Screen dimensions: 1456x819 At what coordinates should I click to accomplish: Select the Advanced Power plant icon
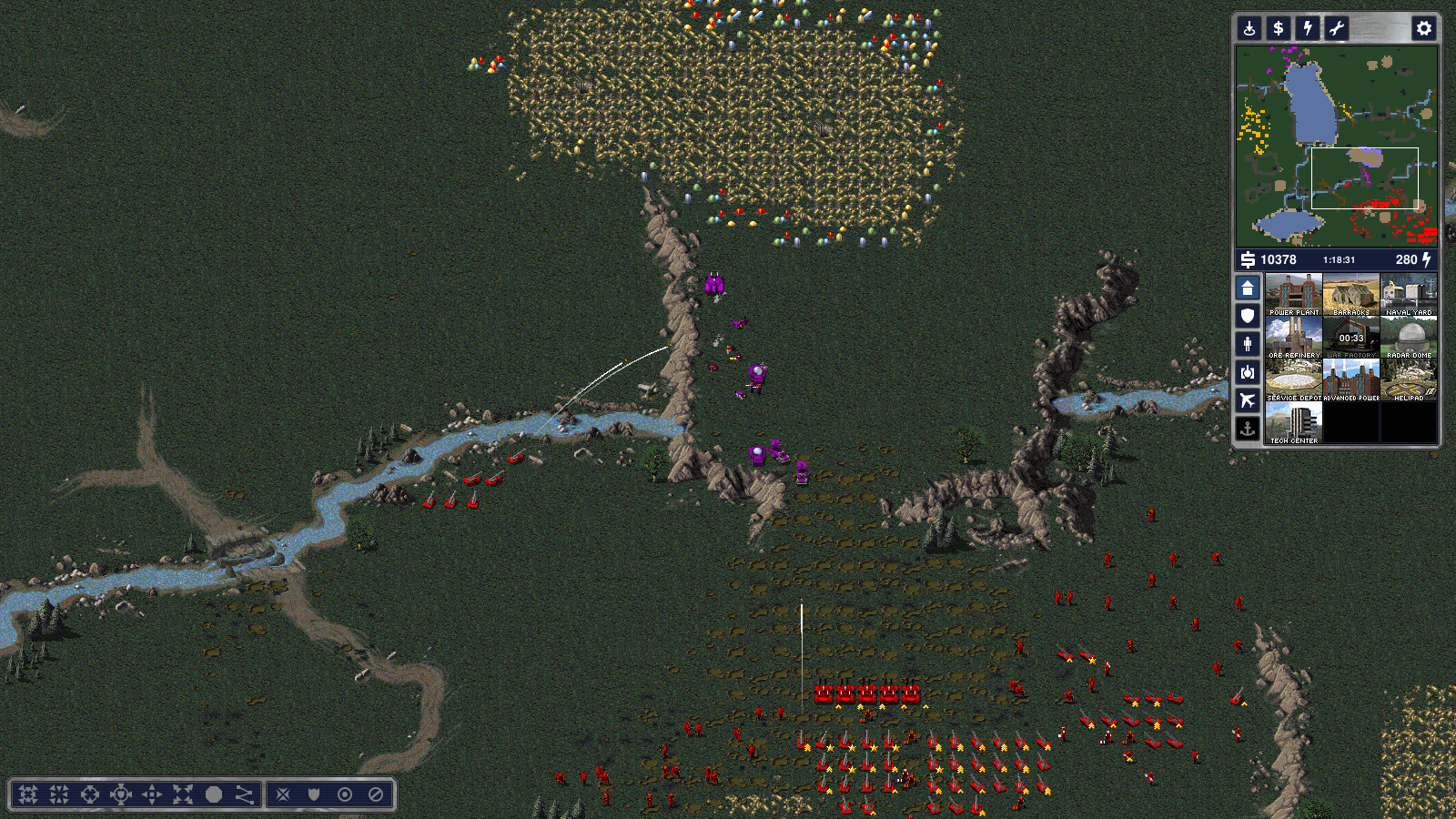tap(1351, 379)
